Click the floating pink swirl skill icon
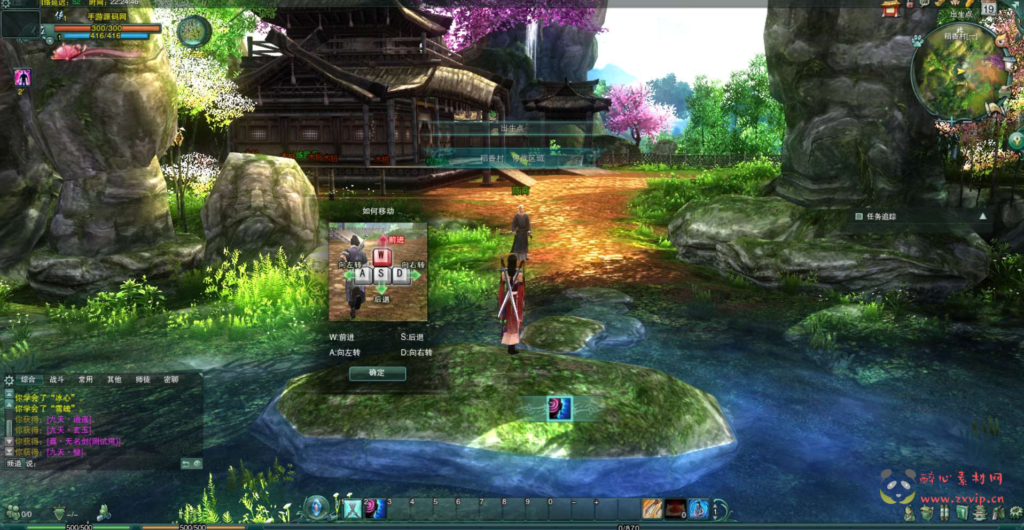The width and height of the screenshot is (1024, 530). point(559,408)
